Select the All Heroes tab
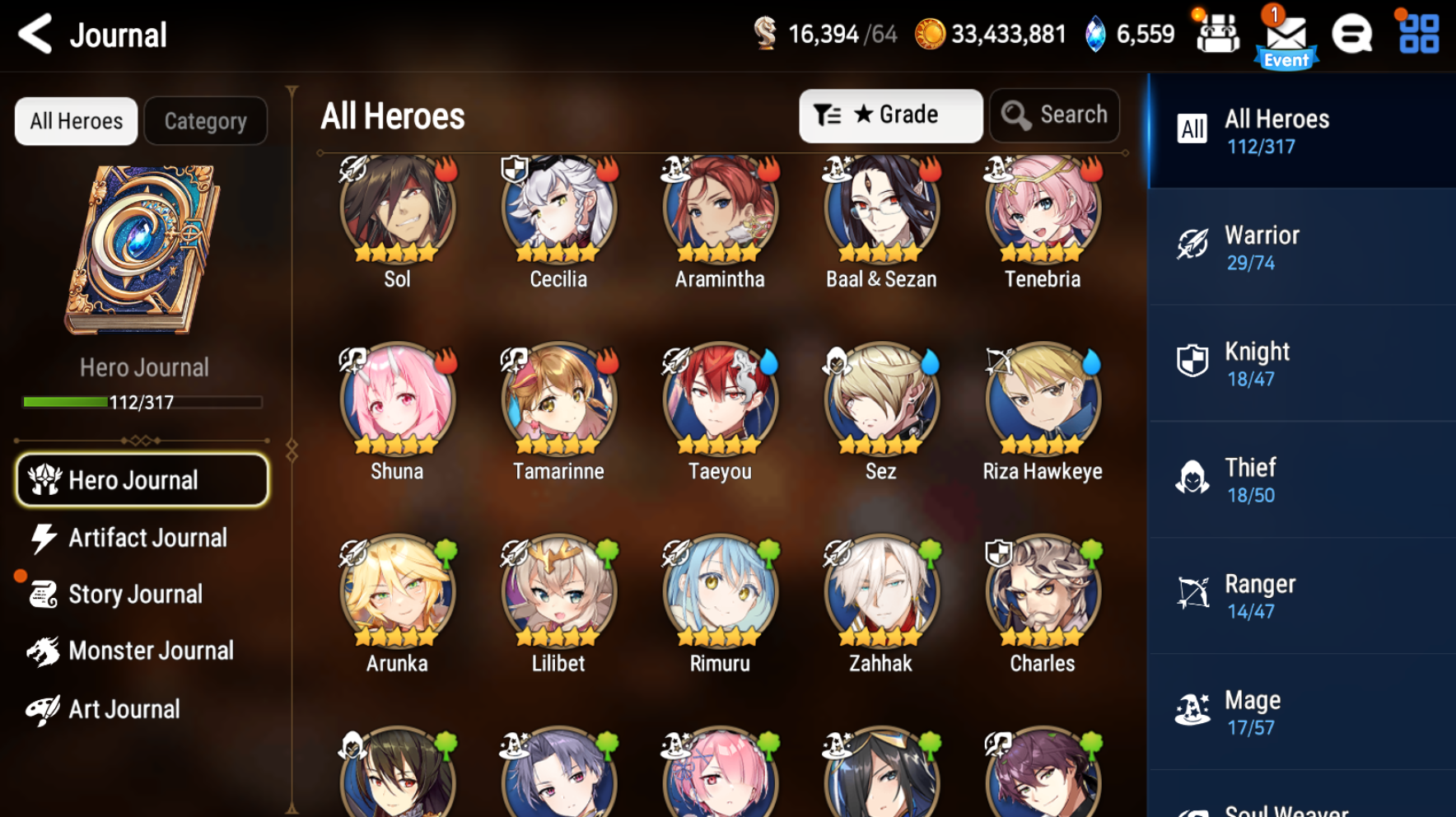Image resolution: width=1456 pixels, height=817 pixels. click(75, 120)
